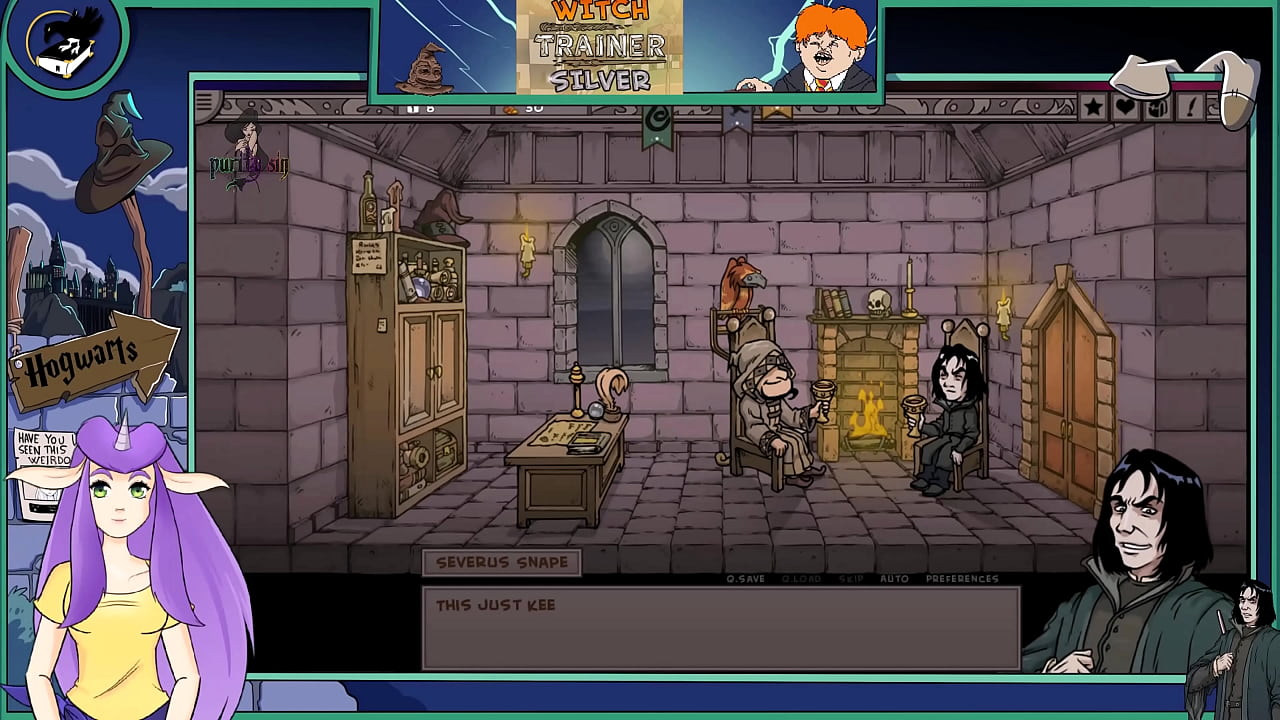Open the wardrobe cabinet doors
Image resolution: width=1280 pixels, height=720 pixels.
click(x=433, y=365)
